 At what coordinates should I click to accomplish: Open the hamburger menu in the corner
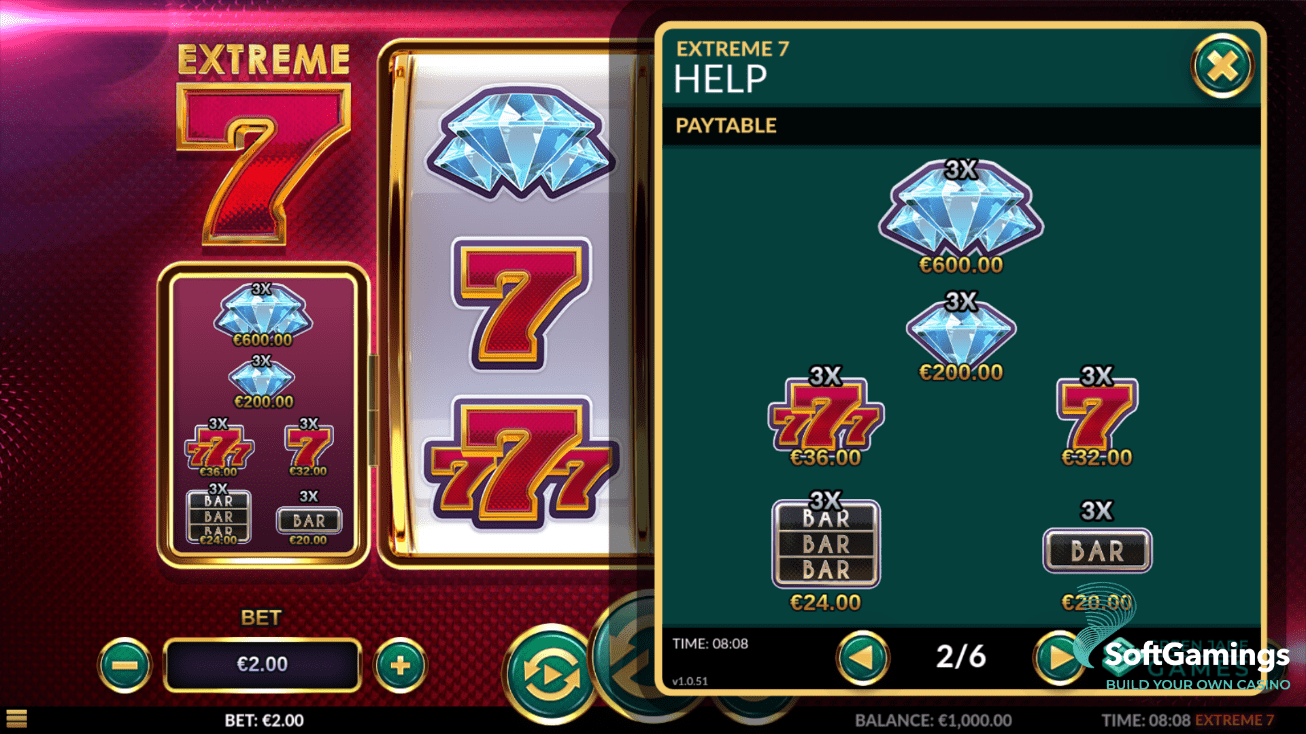tap(16, 718)
